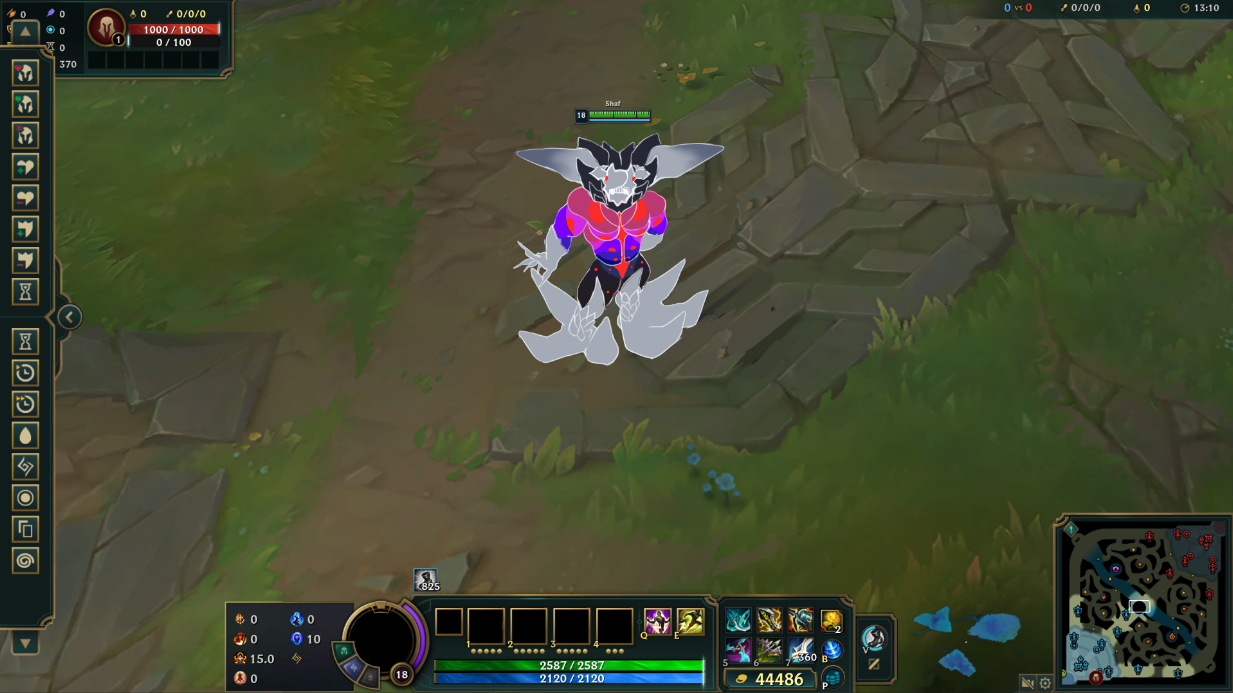
Task: Select the overlapping squares tool icon
Action: click(x=25, y=529)
